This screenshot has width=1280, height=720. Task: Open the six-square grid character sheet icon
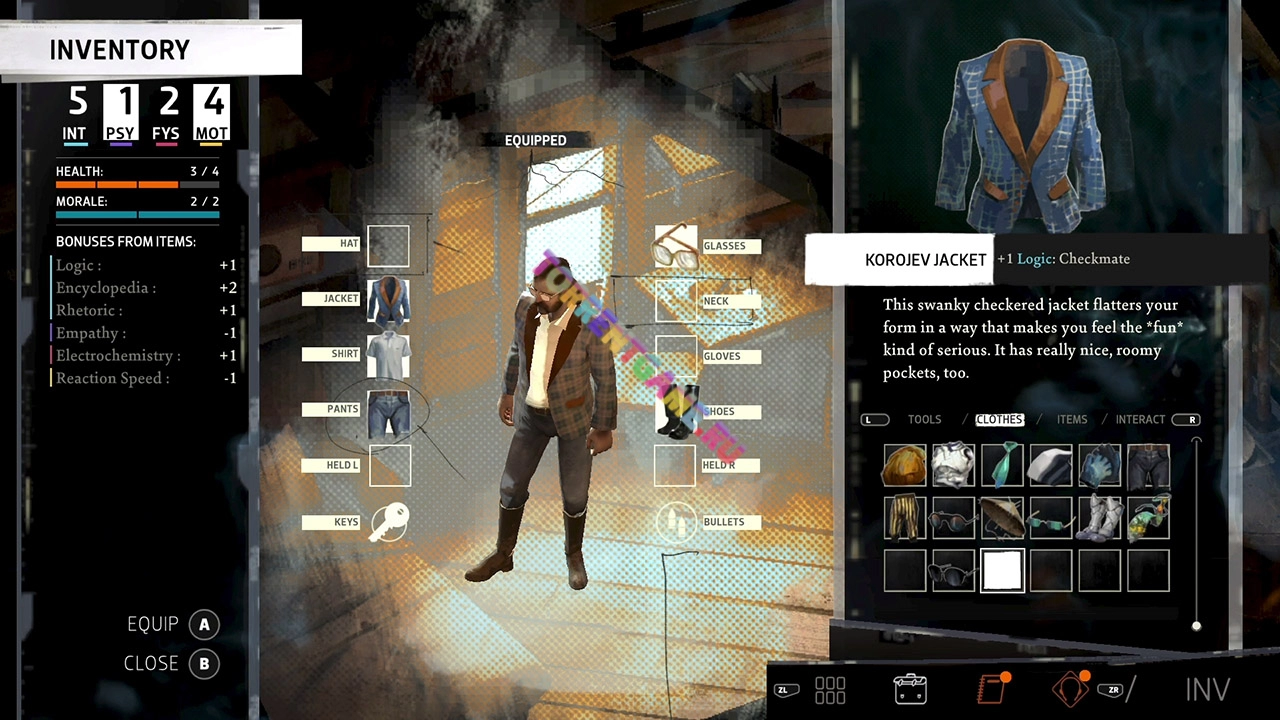pos(830,689)
